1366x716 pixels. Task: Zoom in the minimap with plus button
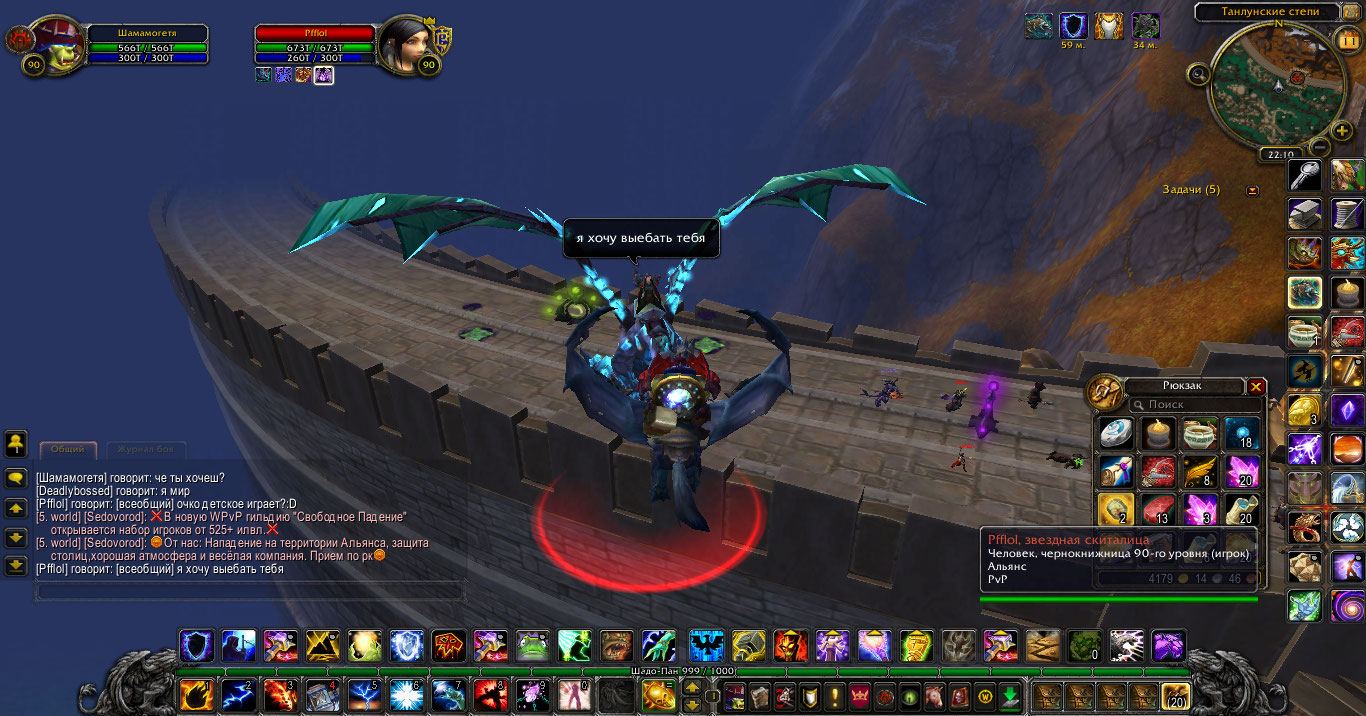tap(1342, 131)
